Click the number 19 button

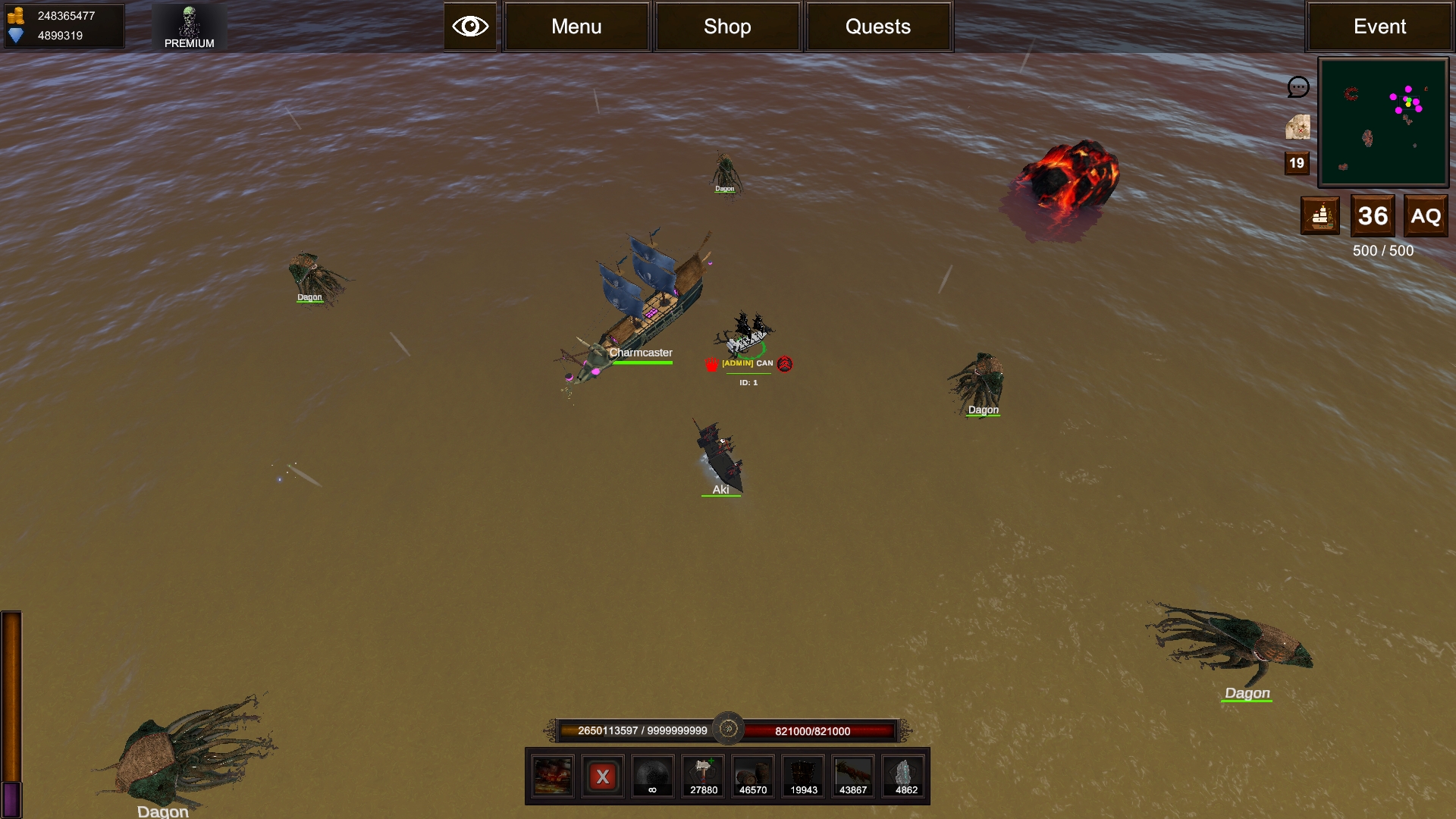[x=1297, y=163]
